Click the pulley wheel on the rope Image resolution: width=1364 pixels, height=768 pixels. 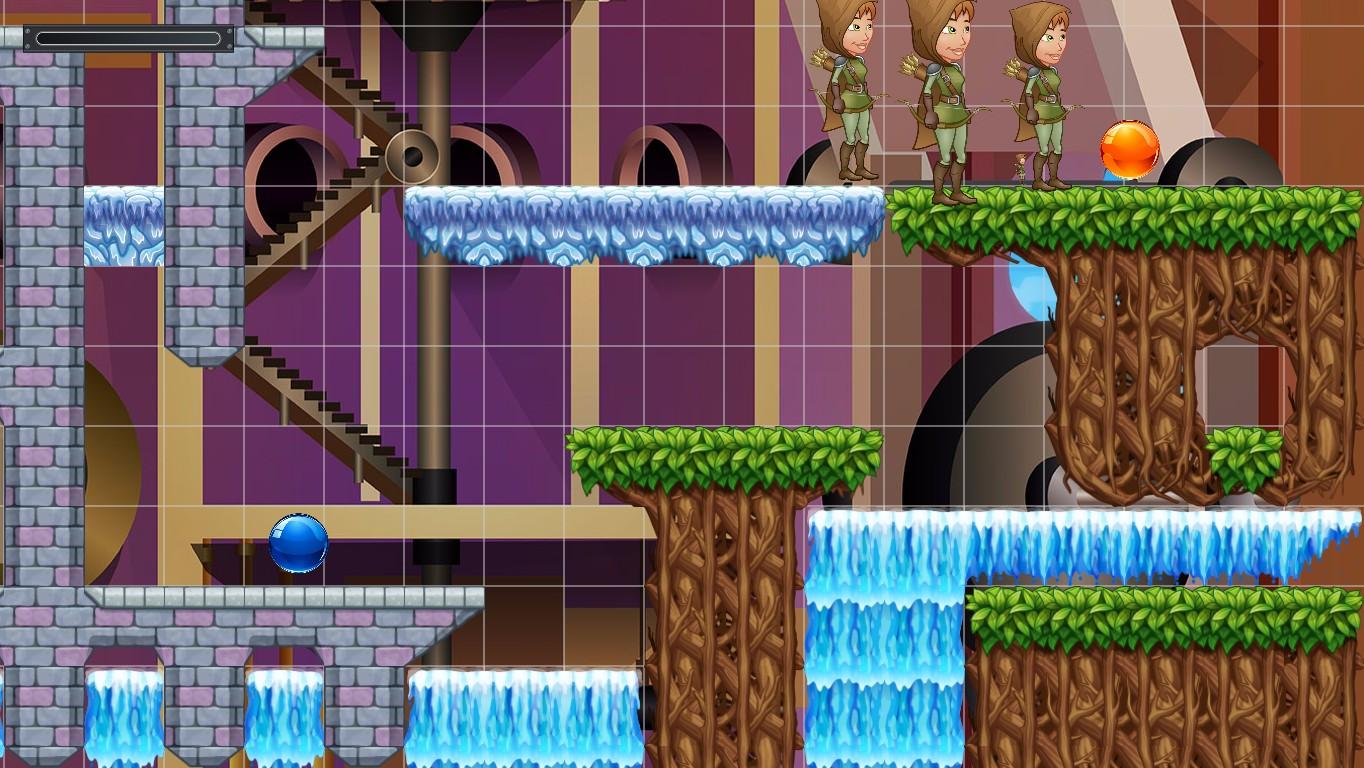413,156
